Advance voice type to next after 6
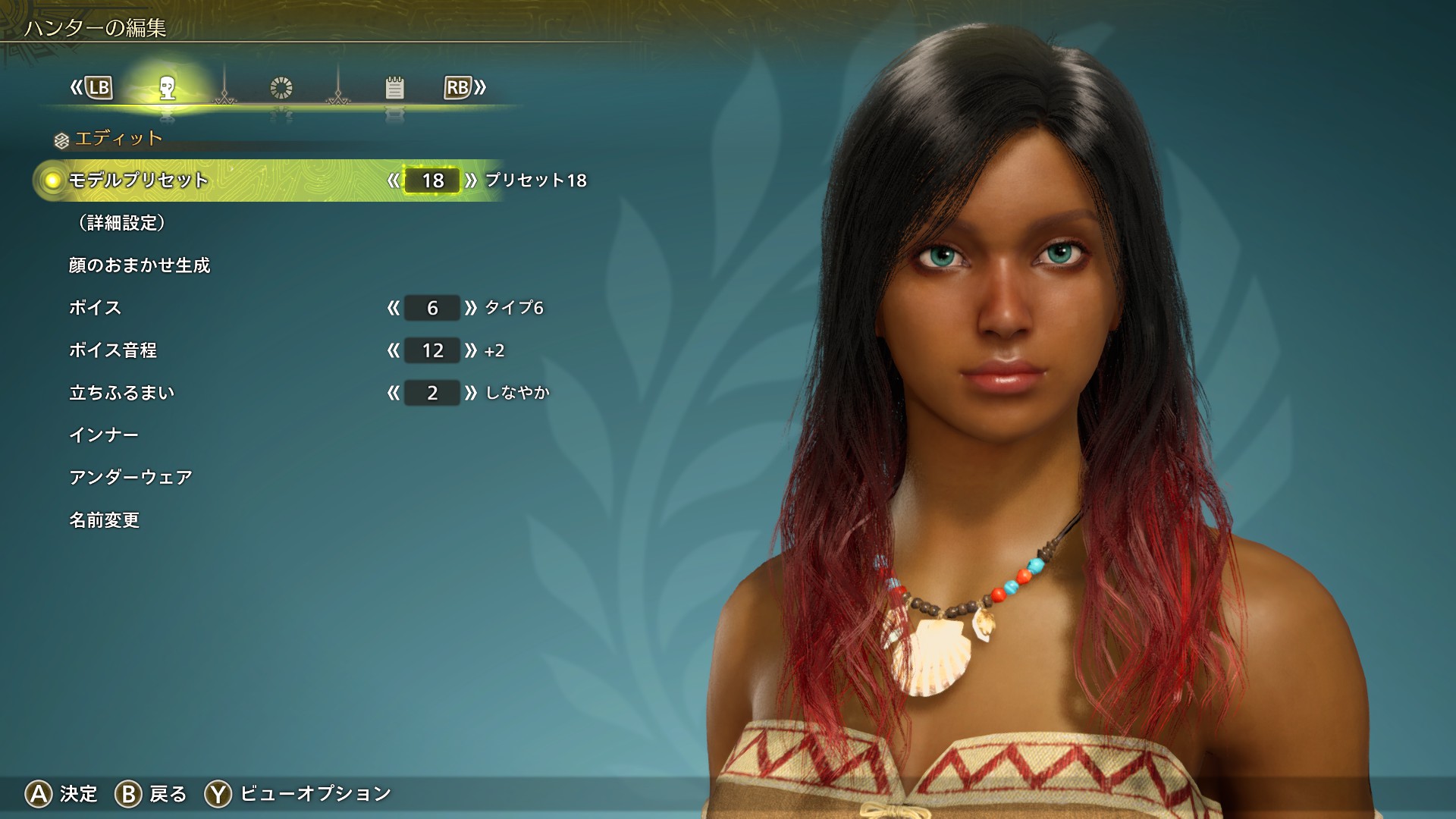The height and width of the screenshot is (819, 1456). click(x=471, y=308)
